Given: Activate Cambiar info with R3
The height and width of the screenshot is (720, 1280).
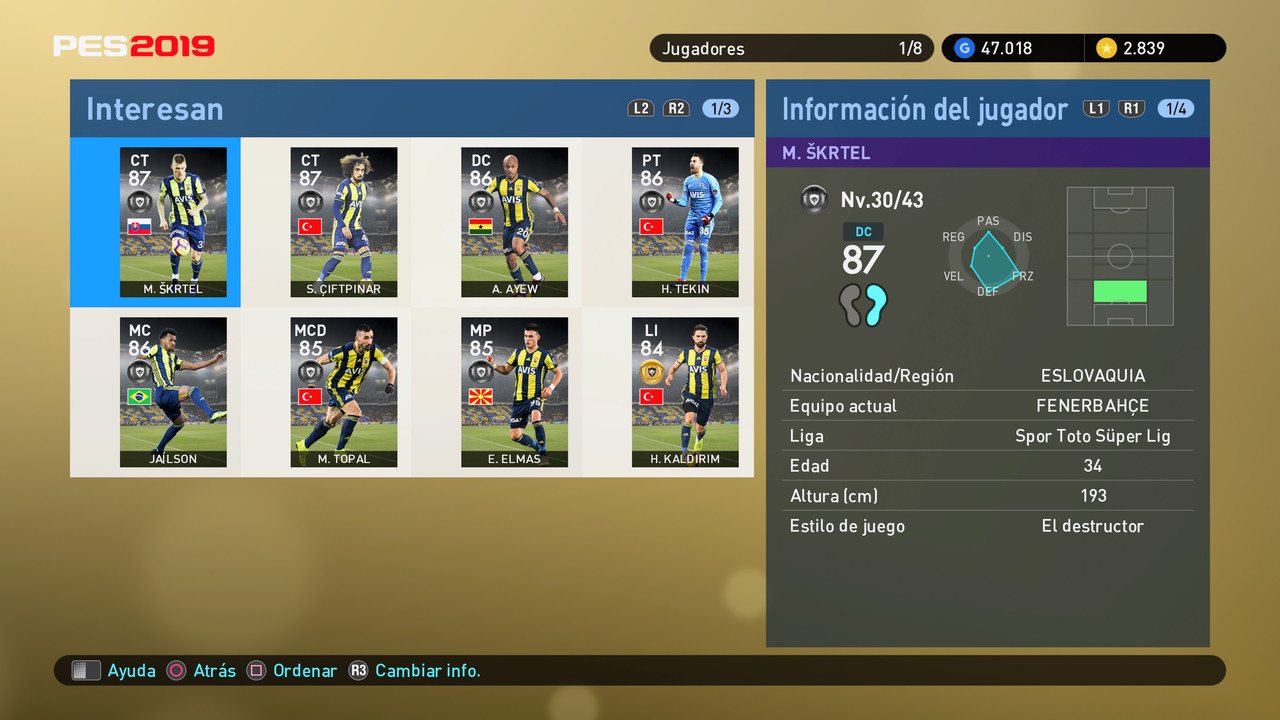Looking at the screenshot, I should click(360, 670).
